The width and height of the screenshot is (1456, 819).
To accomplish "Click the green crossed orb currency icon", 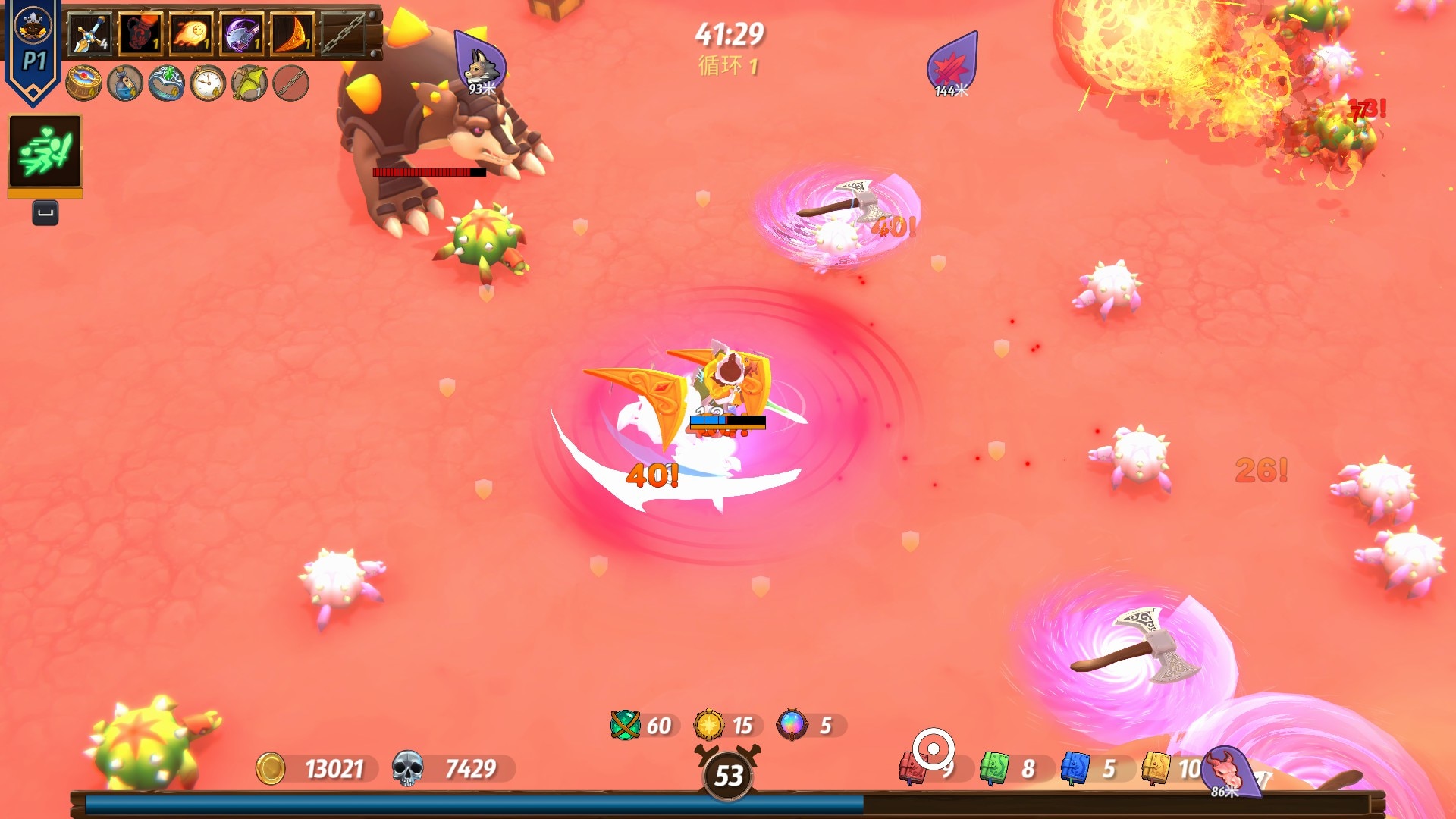I will [x=626, y=725].
